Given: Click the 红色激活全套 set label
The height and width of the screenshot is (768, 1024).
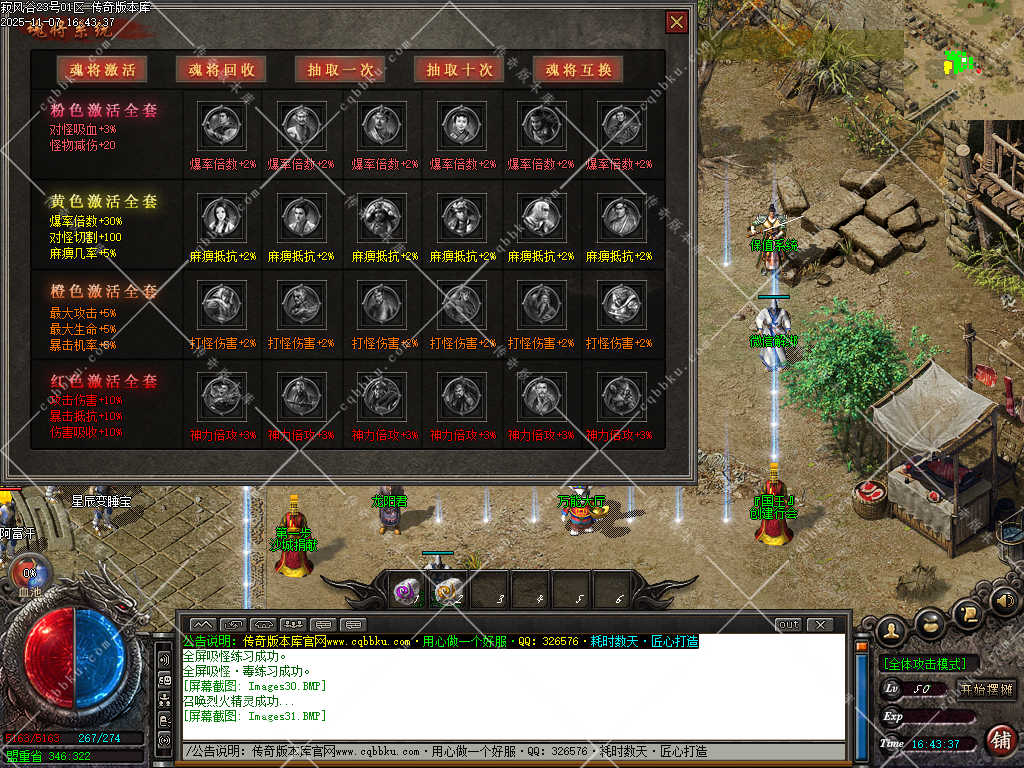Looking at the screenshot, I should click(105, 381).
